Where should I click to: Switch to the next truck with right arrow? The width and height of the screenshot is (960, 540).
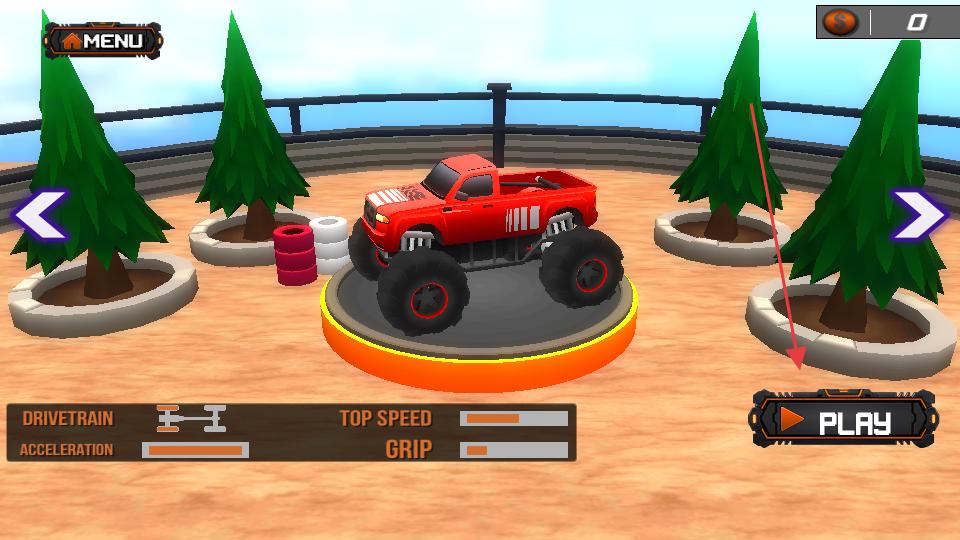(x=919, y=214)
